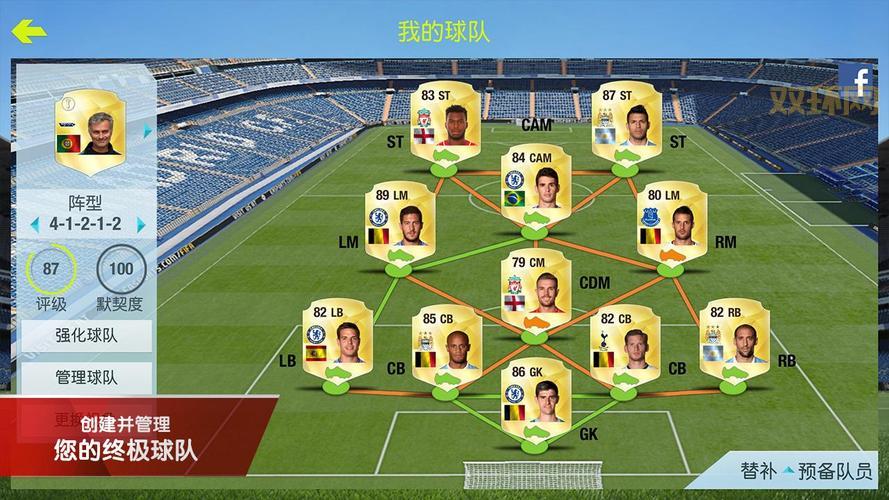Image resolution: width=889 pixels, height=500 pixels.
Task: Show the 替补 substitutes panel
Action: click(x=758, y=470)
